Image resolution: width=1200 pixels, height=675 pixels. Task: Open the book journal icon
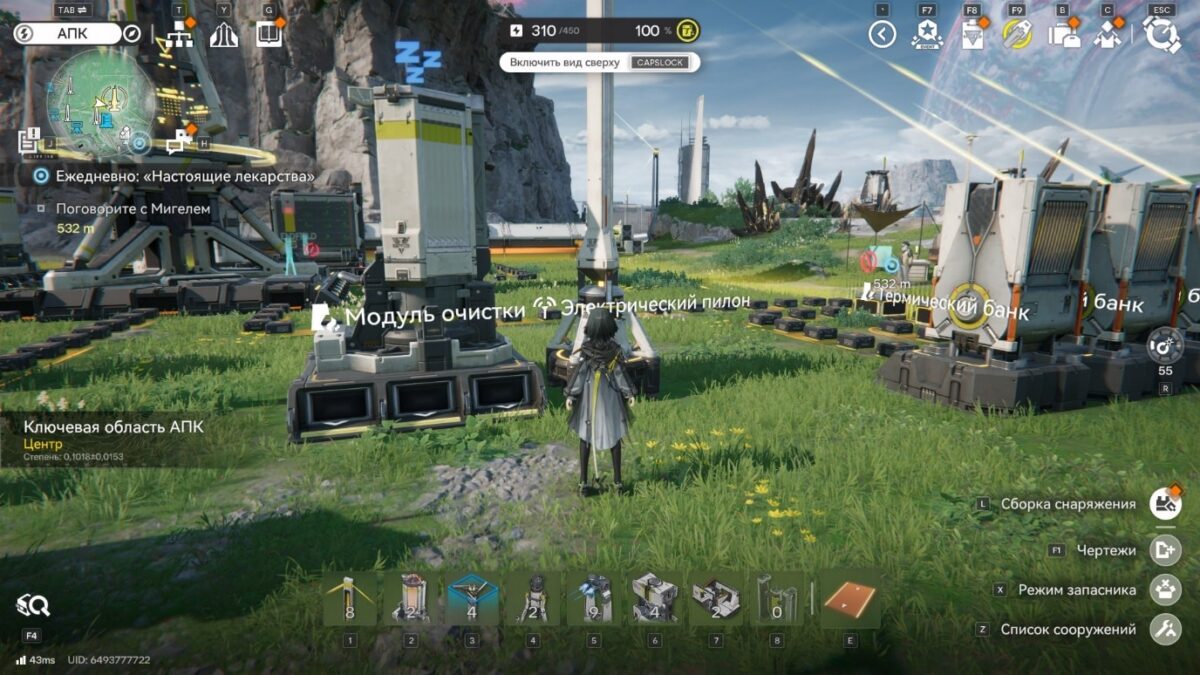point(268,35)
